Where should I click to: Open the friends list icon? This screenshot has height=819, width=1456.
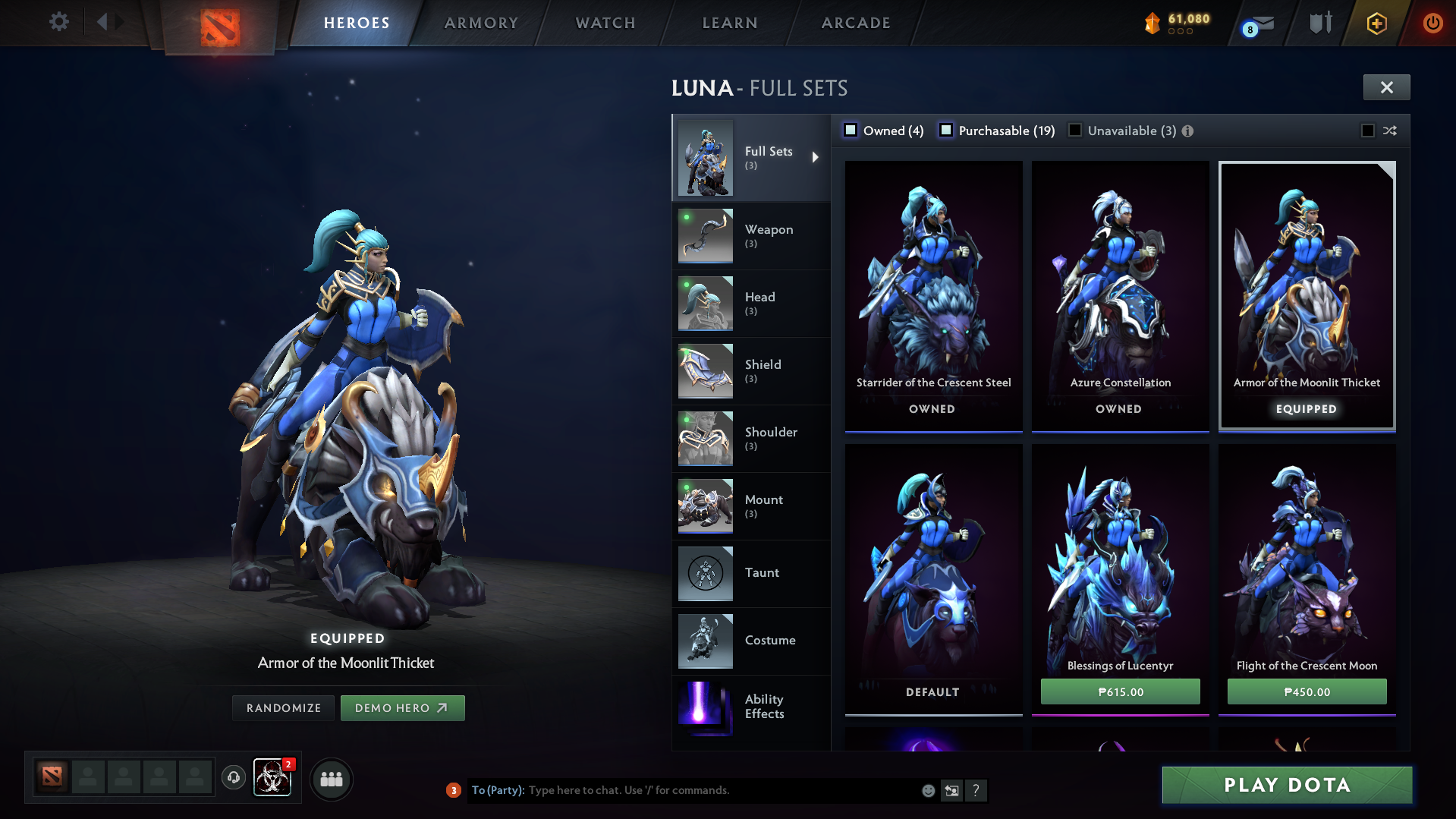[x=331, y=779]
